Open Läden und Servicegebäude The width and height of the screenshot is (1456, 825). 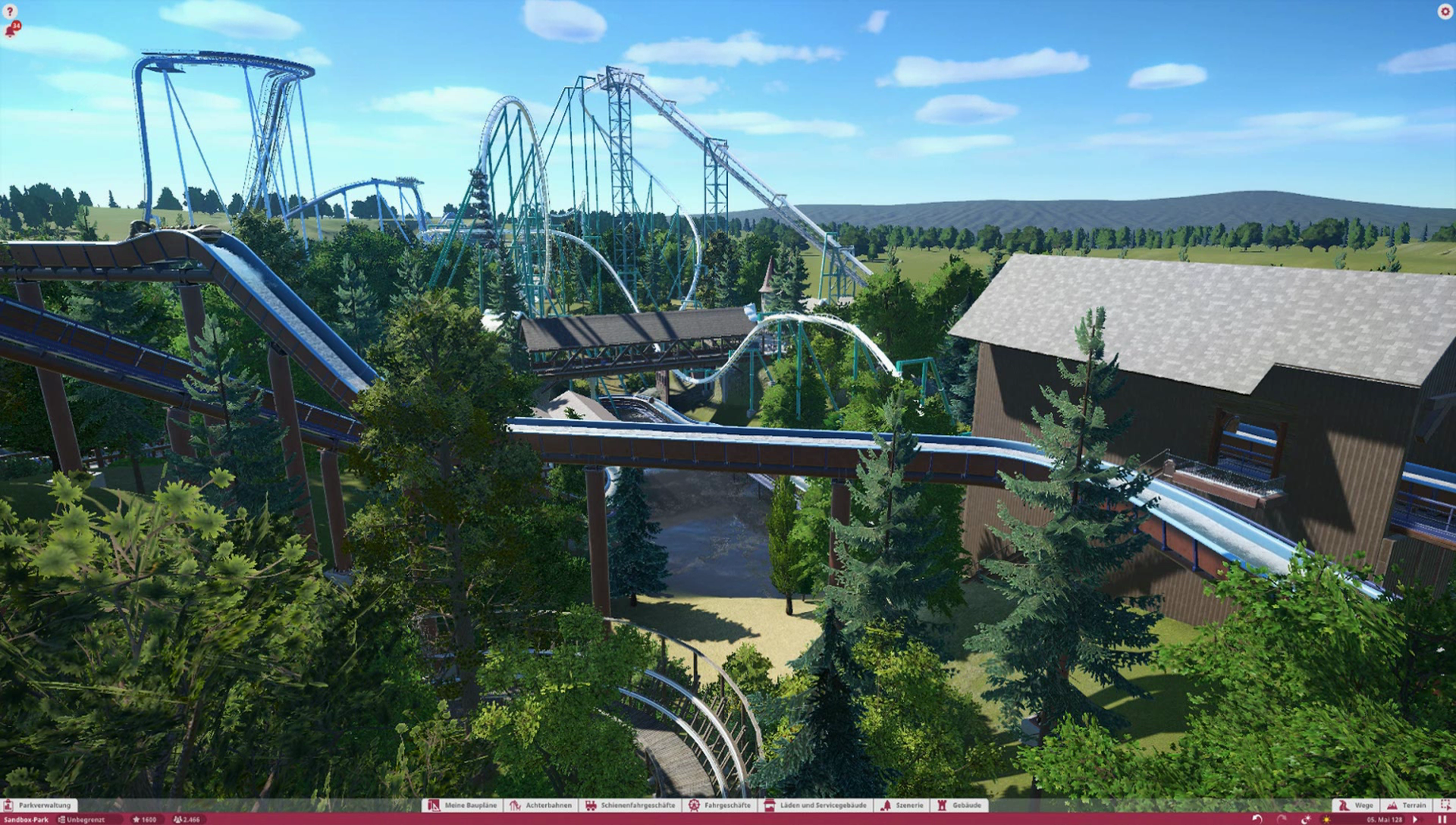point(815,805)
